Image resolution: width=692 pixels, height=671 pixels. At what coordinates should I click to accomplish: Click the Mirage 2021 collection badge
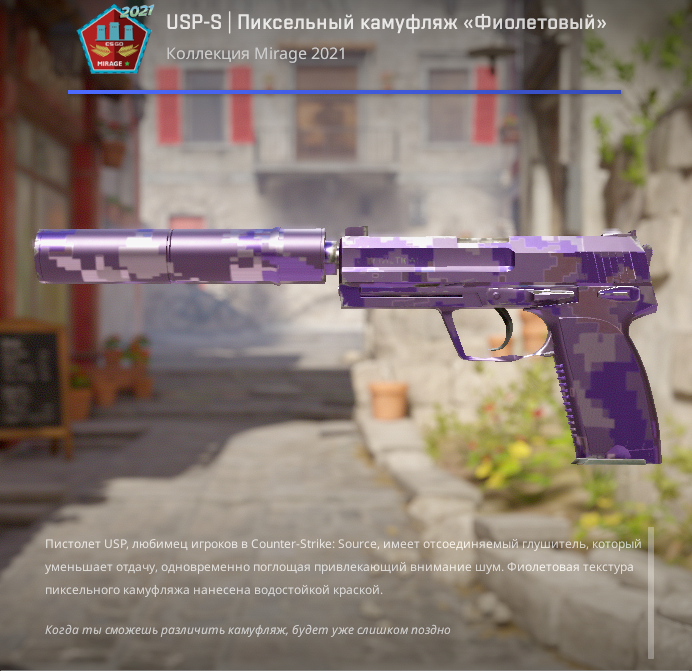pyautogui.click(x=113, y=42)
